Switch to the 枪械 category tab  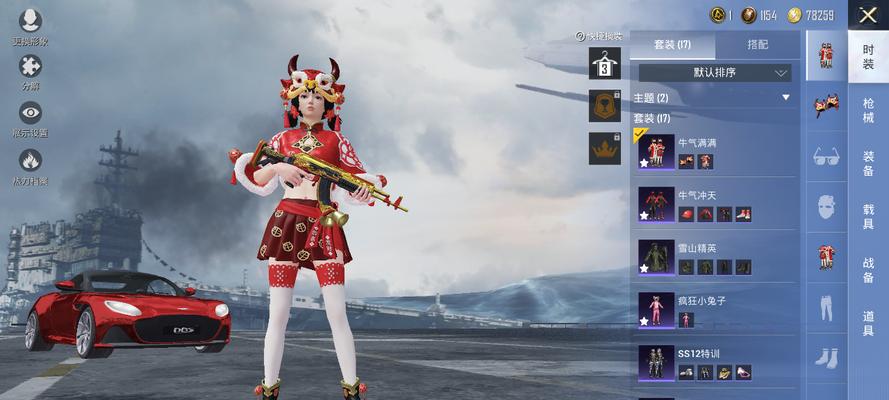(x=868, y=108)
